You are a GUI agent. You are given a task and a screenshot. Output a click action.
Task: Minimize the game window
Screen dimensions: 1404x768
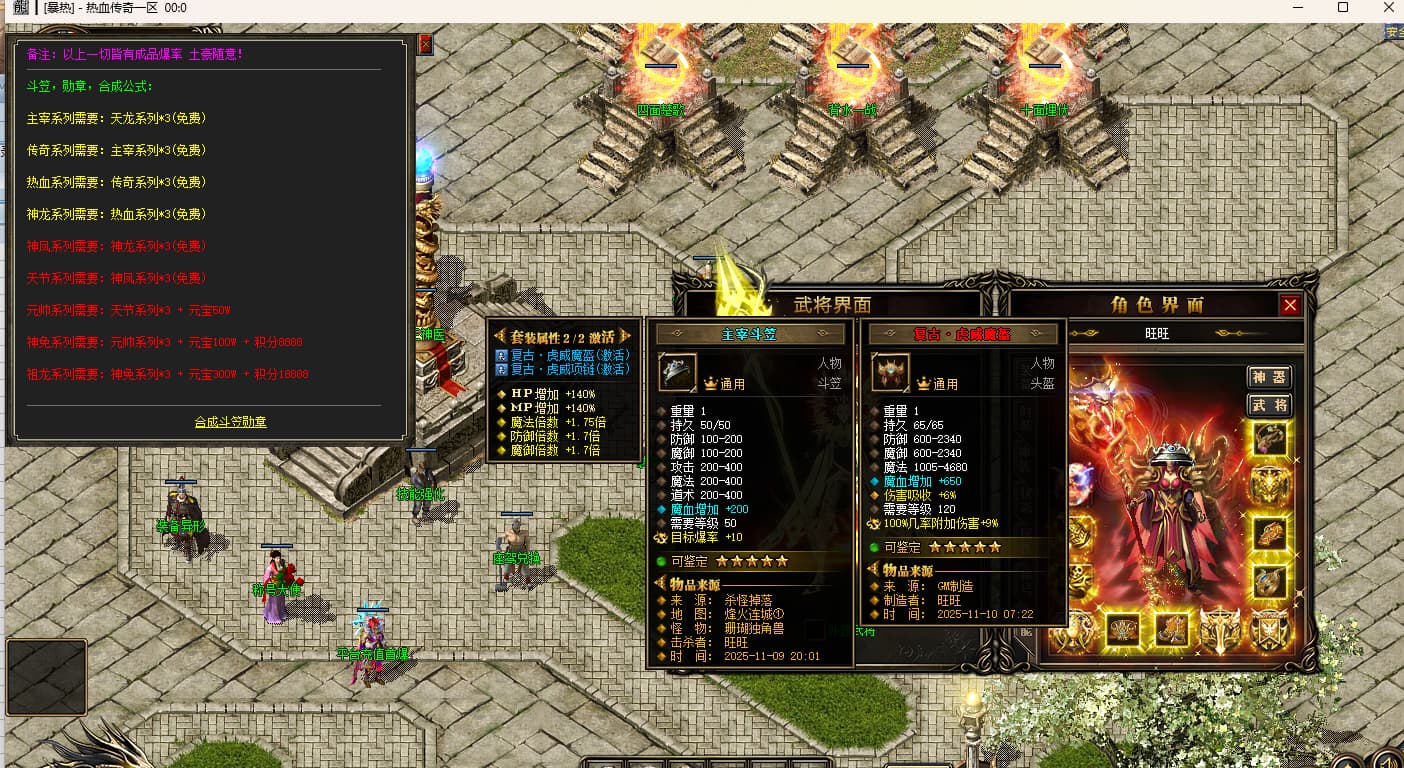1297,8
